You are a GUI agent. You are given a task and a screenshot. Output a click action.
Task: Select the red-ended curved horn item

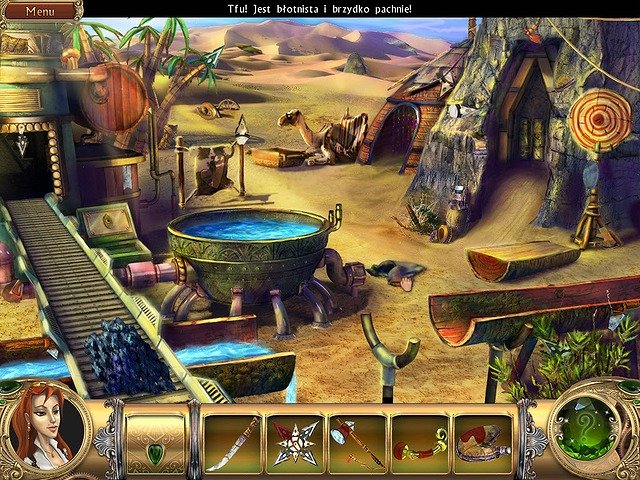(419, 443)
